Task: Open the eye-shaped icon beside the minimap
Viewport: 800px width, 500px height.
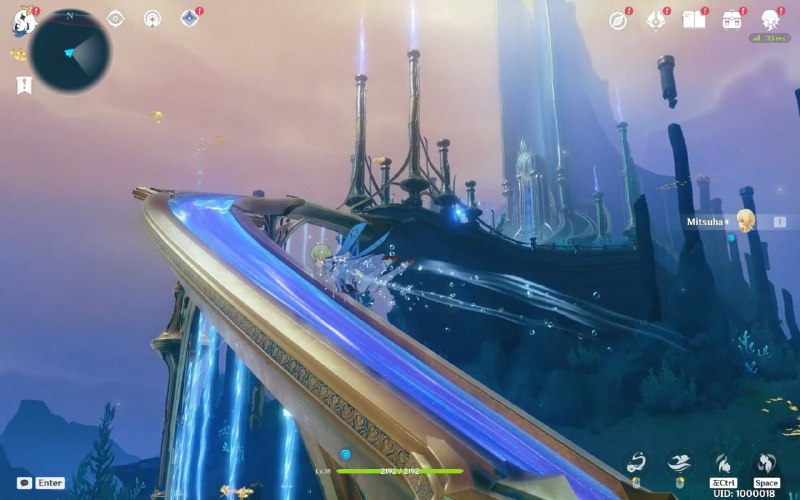Action: point(116,18)
